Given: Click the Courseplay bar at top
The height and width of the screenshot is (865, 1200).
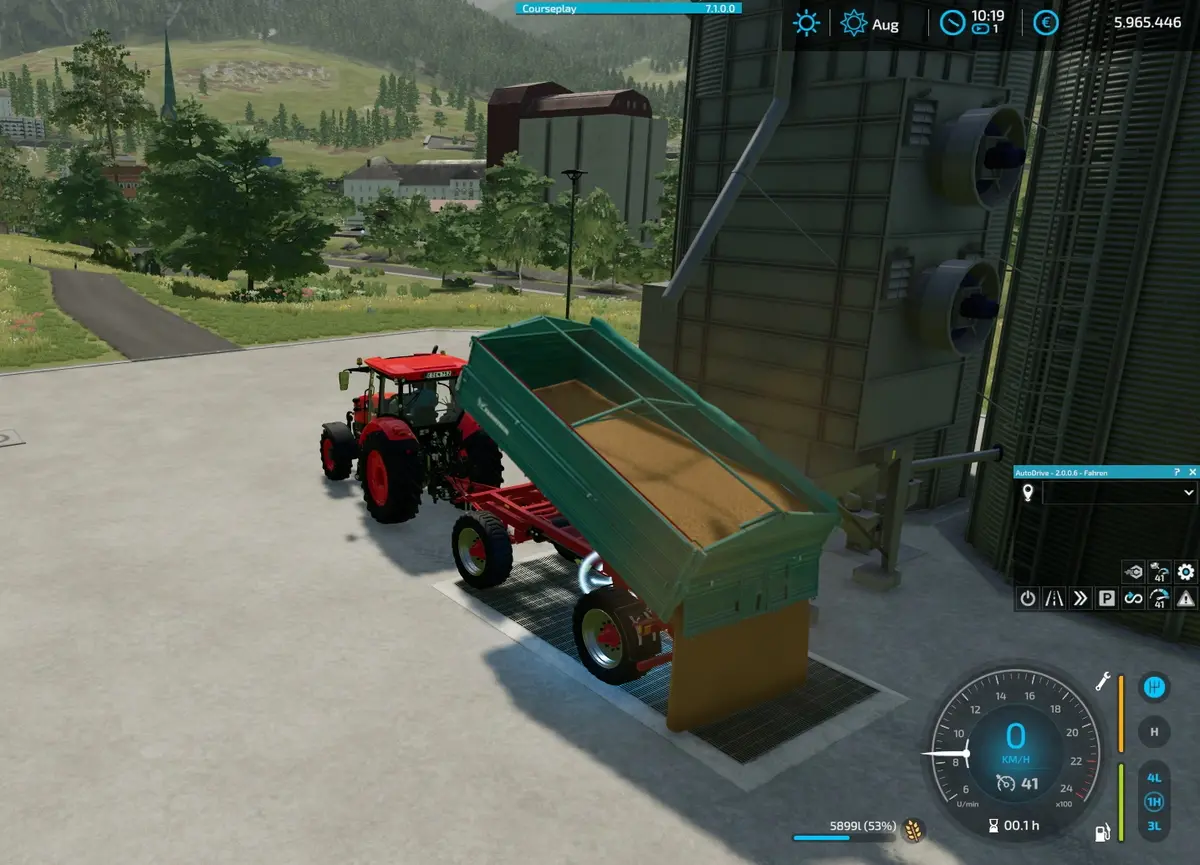Looking at the screenshot, I should tap(629, 8).
